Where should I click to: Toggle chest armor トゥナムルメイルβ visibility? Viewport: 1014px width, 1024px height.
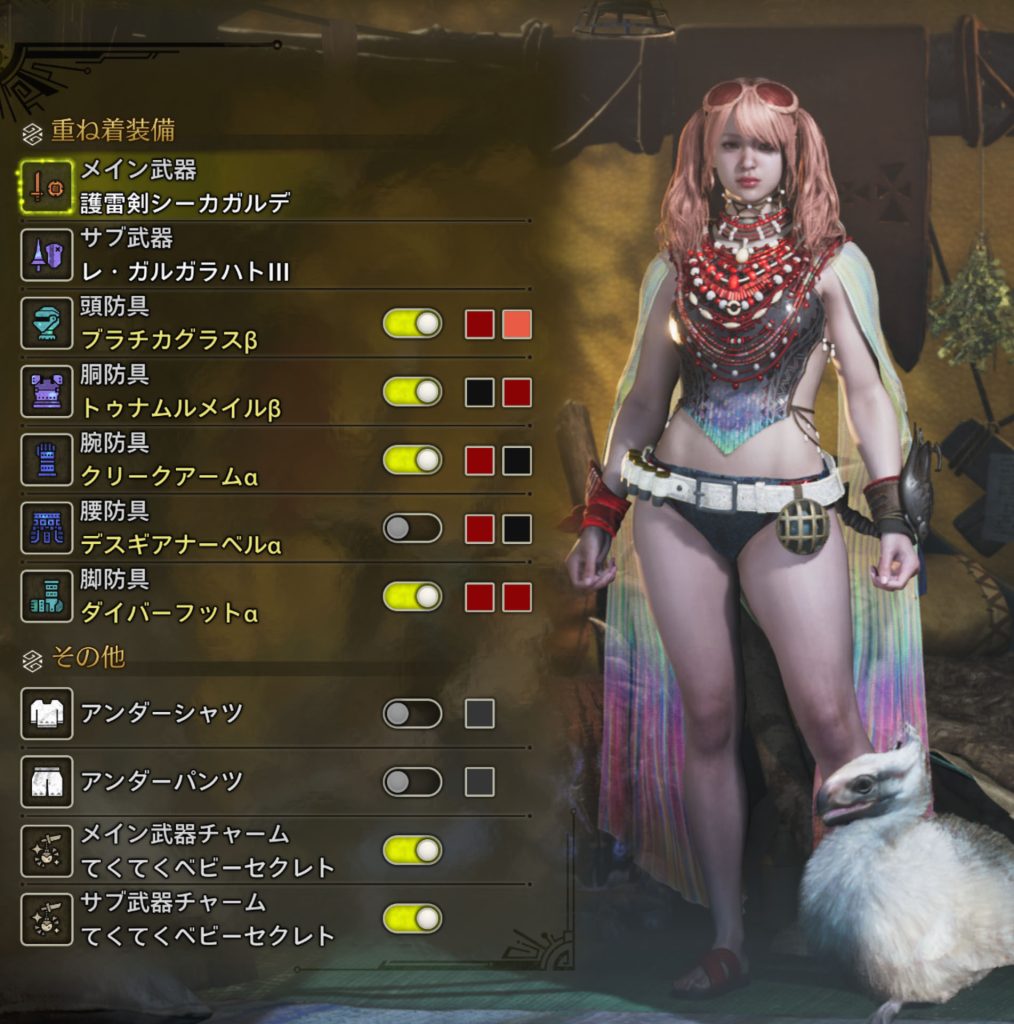tap(412, 392)
